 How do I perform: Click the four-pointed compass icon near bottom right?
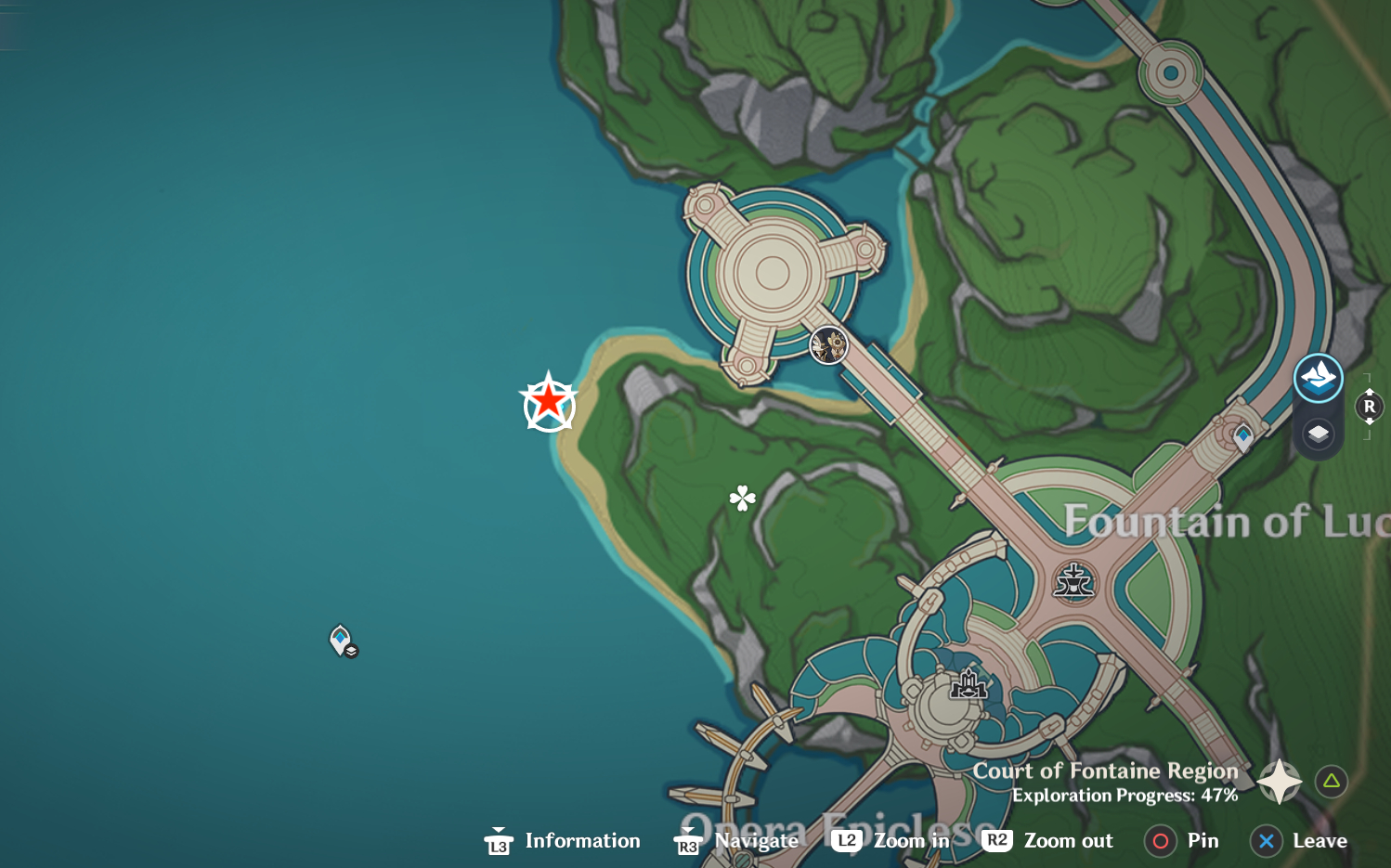pos(1279,781)
